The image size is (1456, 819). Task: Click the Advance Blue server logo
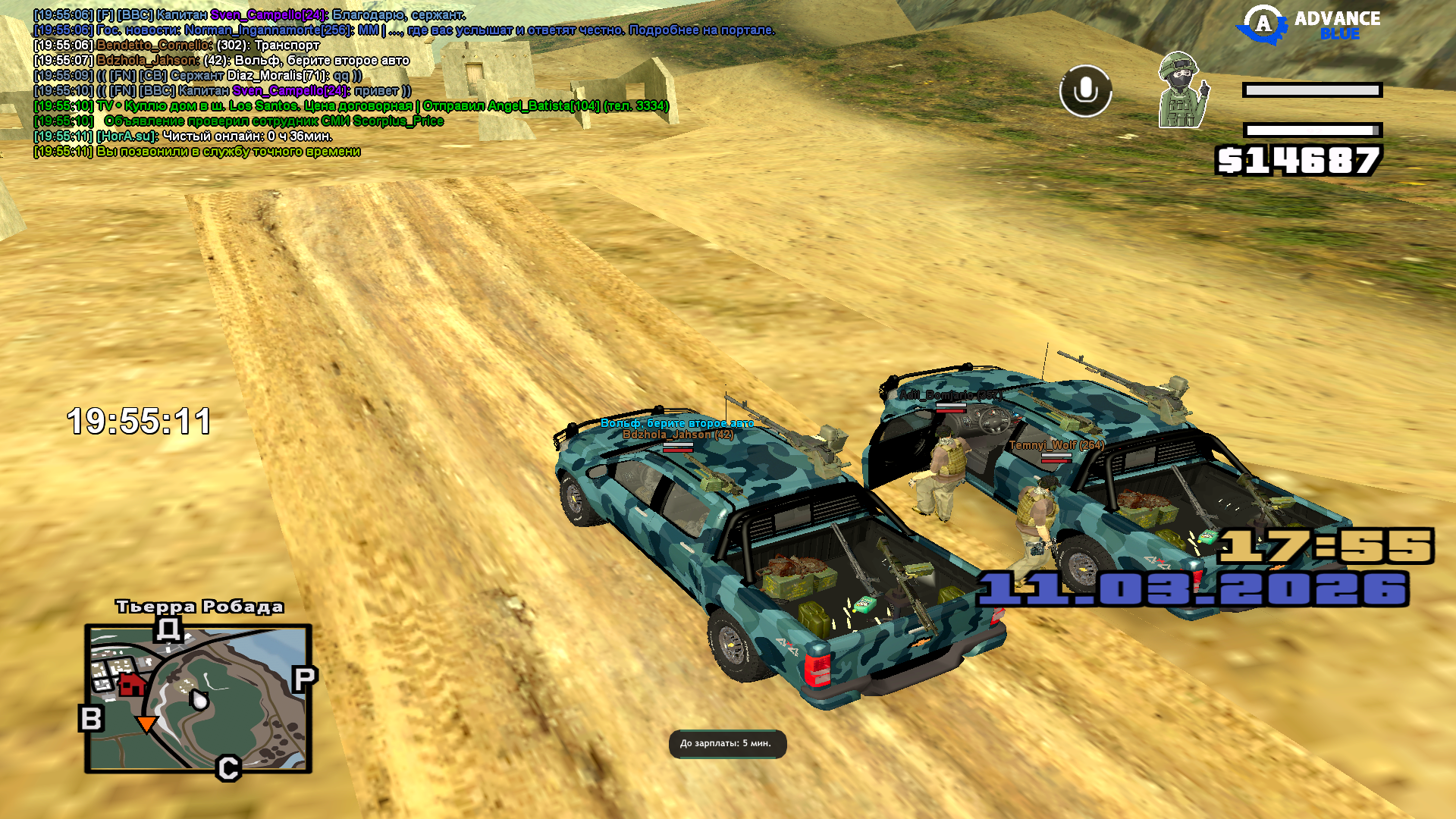[x=1309, y=24]
